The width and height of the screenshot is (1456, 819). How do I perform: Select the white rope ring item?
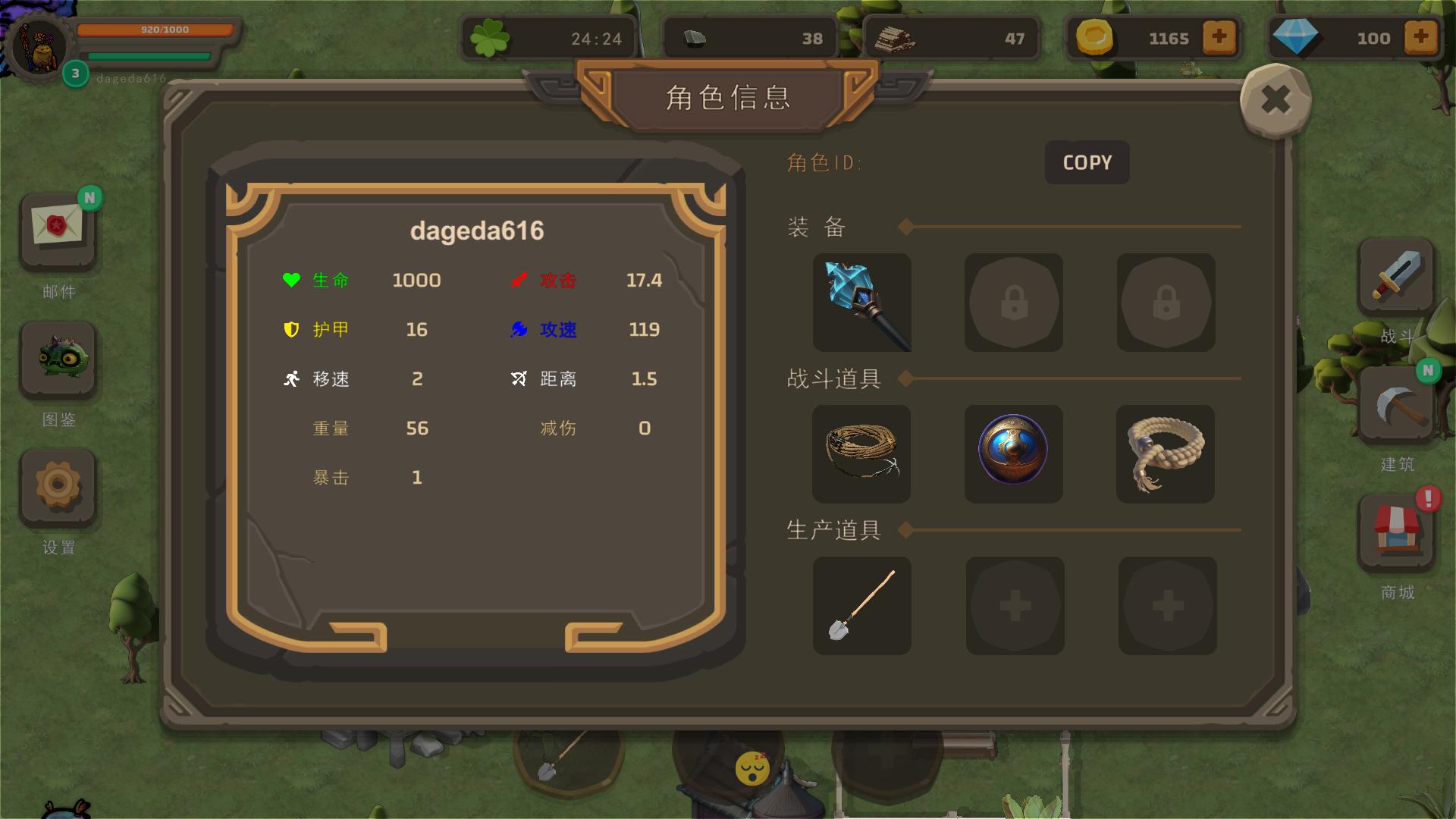[x=1166, y=453]
